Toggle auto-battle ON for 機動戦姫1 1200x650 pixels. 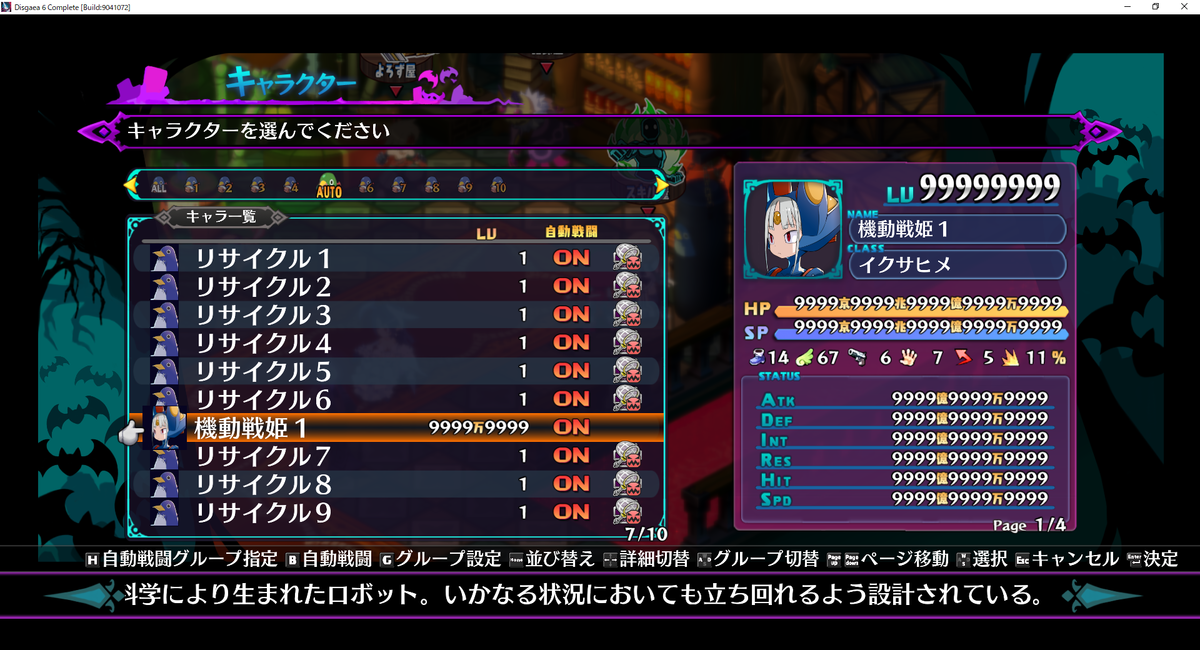tap(571, 427)
